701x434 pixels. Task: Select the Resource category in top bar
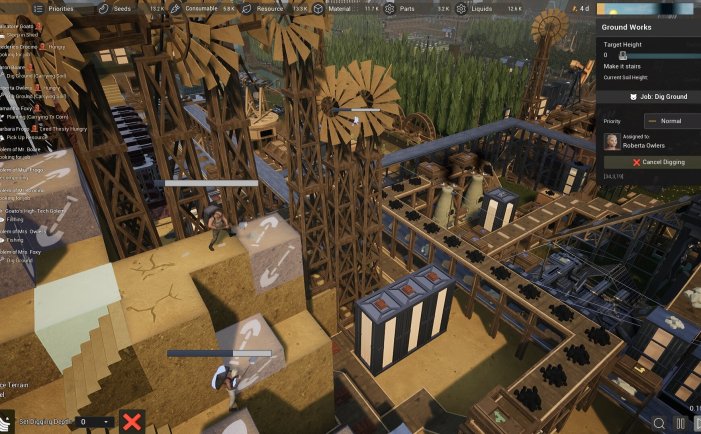pos(265,8)
